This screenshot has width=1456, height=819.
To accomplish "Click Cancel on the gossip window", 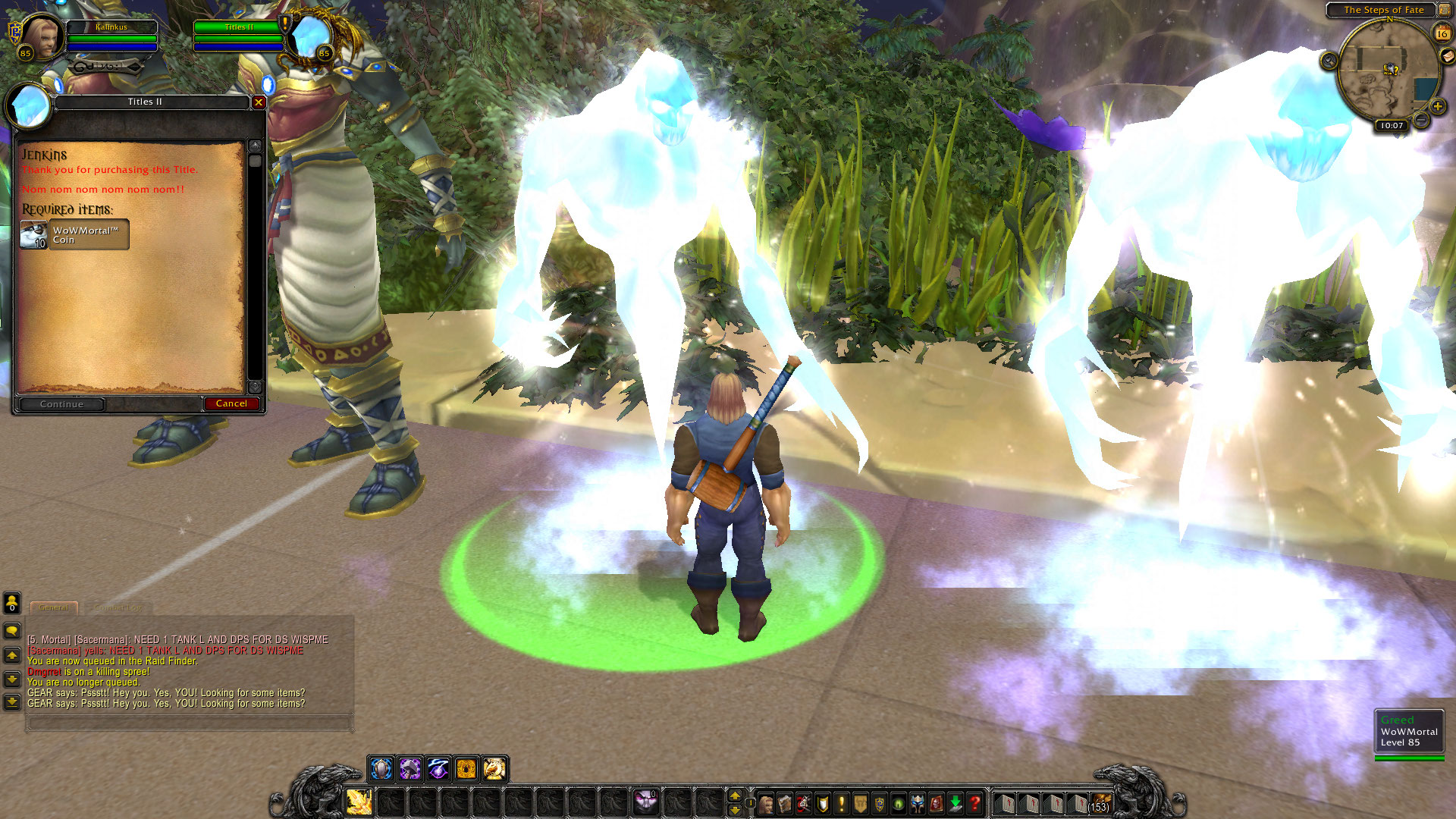I will pyautogui.click(x=232, y=403).
